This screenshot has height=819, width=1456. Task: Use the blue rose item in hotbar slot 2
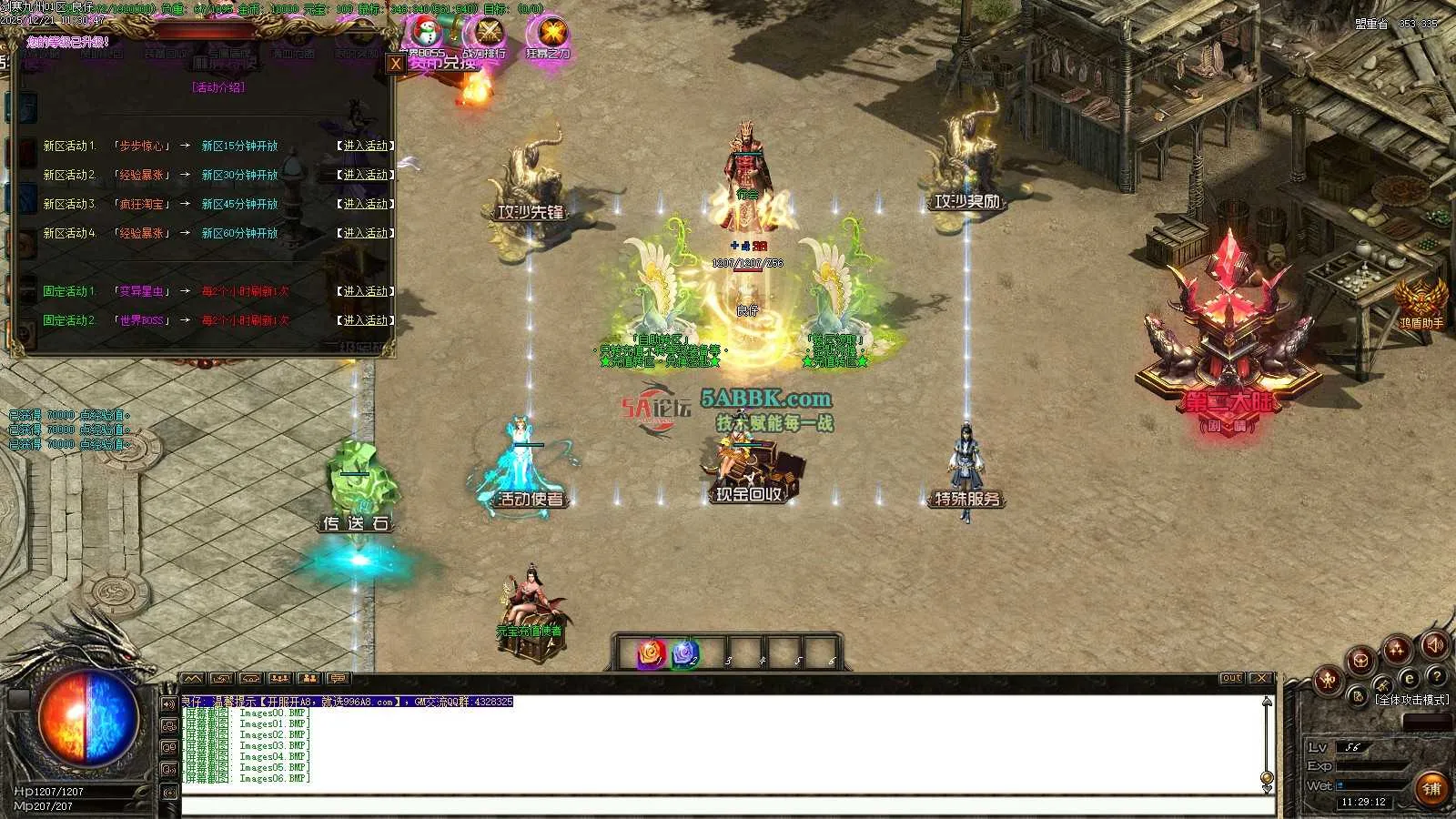click(684, 654)
